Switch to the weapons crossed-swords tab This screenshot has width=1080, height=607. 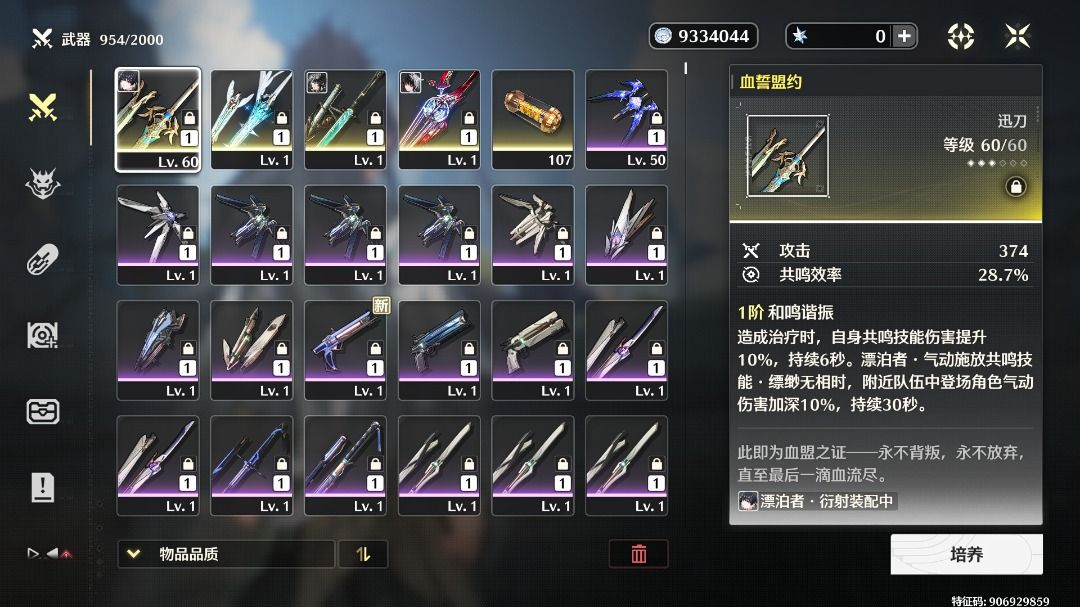click(x=43, y=108)
